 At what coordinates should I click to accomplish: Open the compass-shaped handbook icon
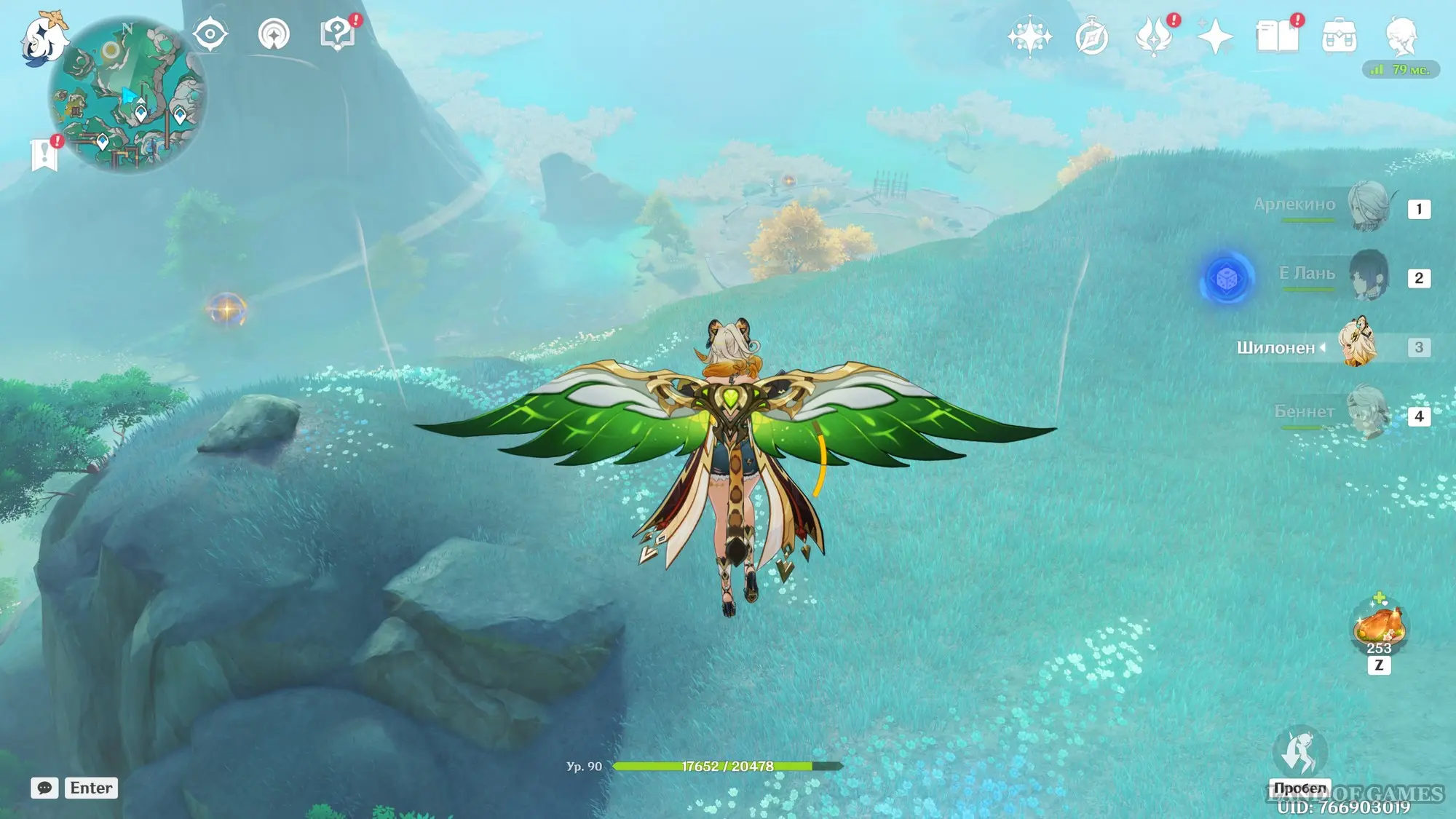pos(1091,37)
